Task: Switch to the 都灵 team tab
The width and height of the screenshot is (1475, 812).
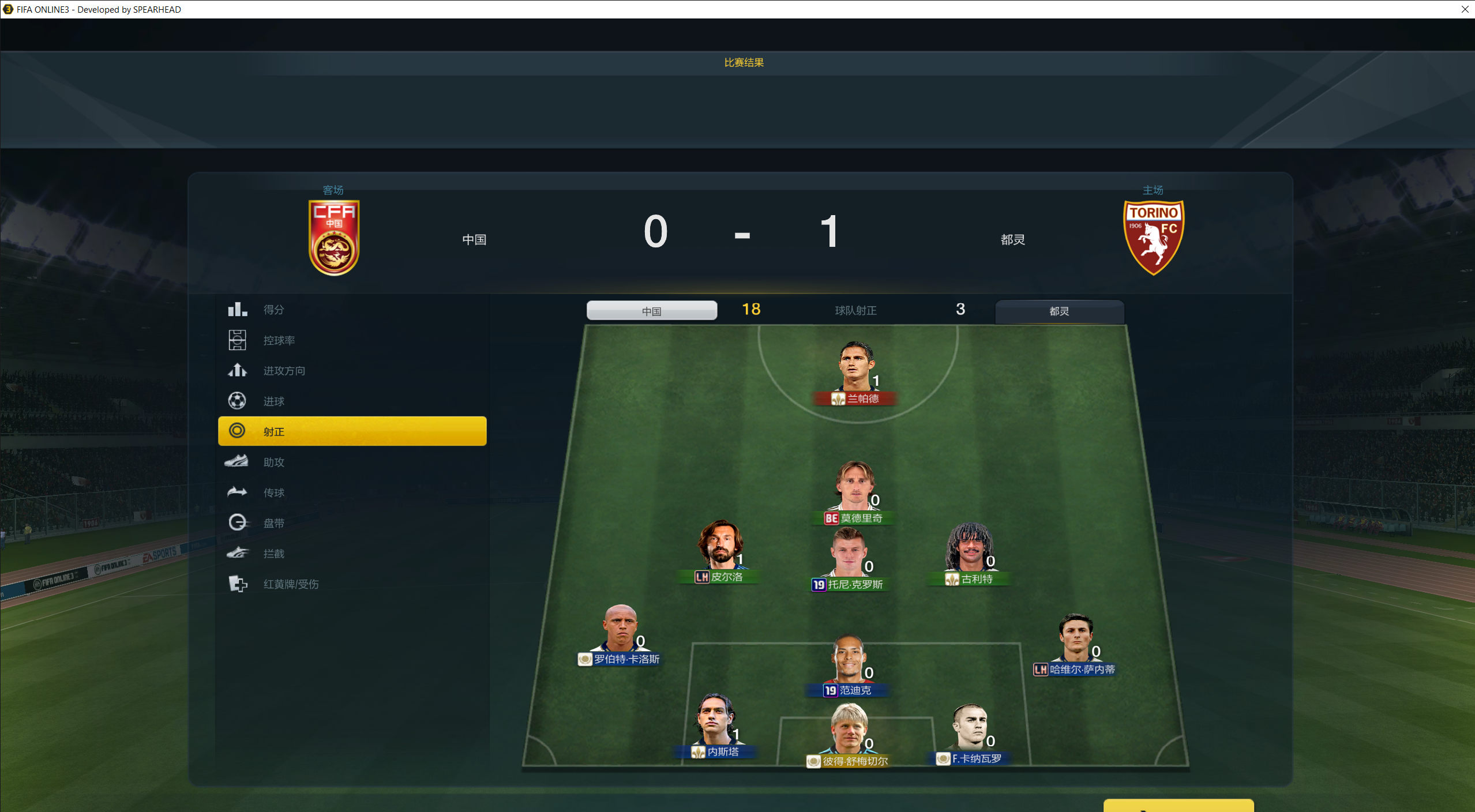Action: [1059, 311]
